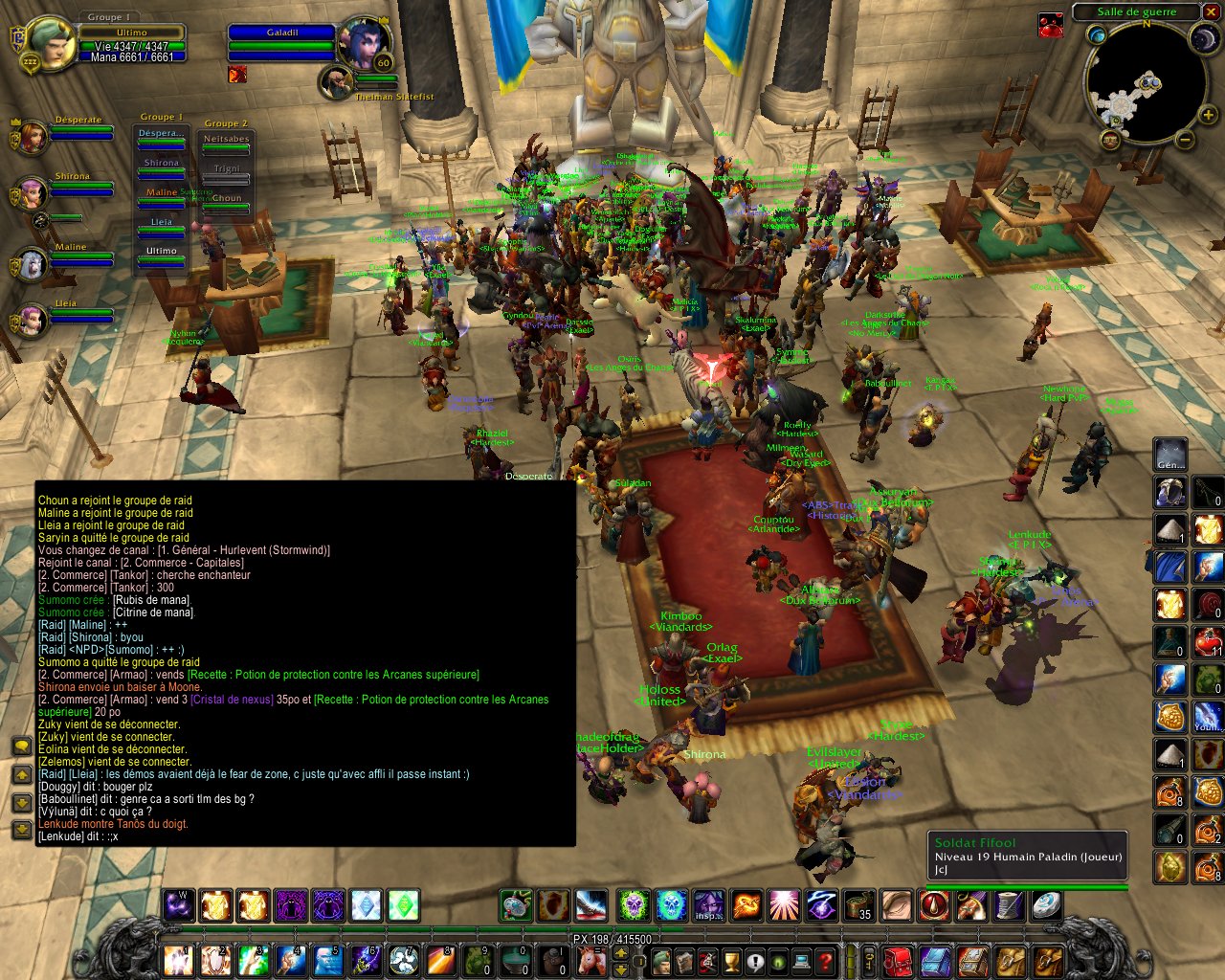The height and width of the screenshot is (980, 1225).
Task: Click the red bubbles buff icon
Action: click(1051, 26)
